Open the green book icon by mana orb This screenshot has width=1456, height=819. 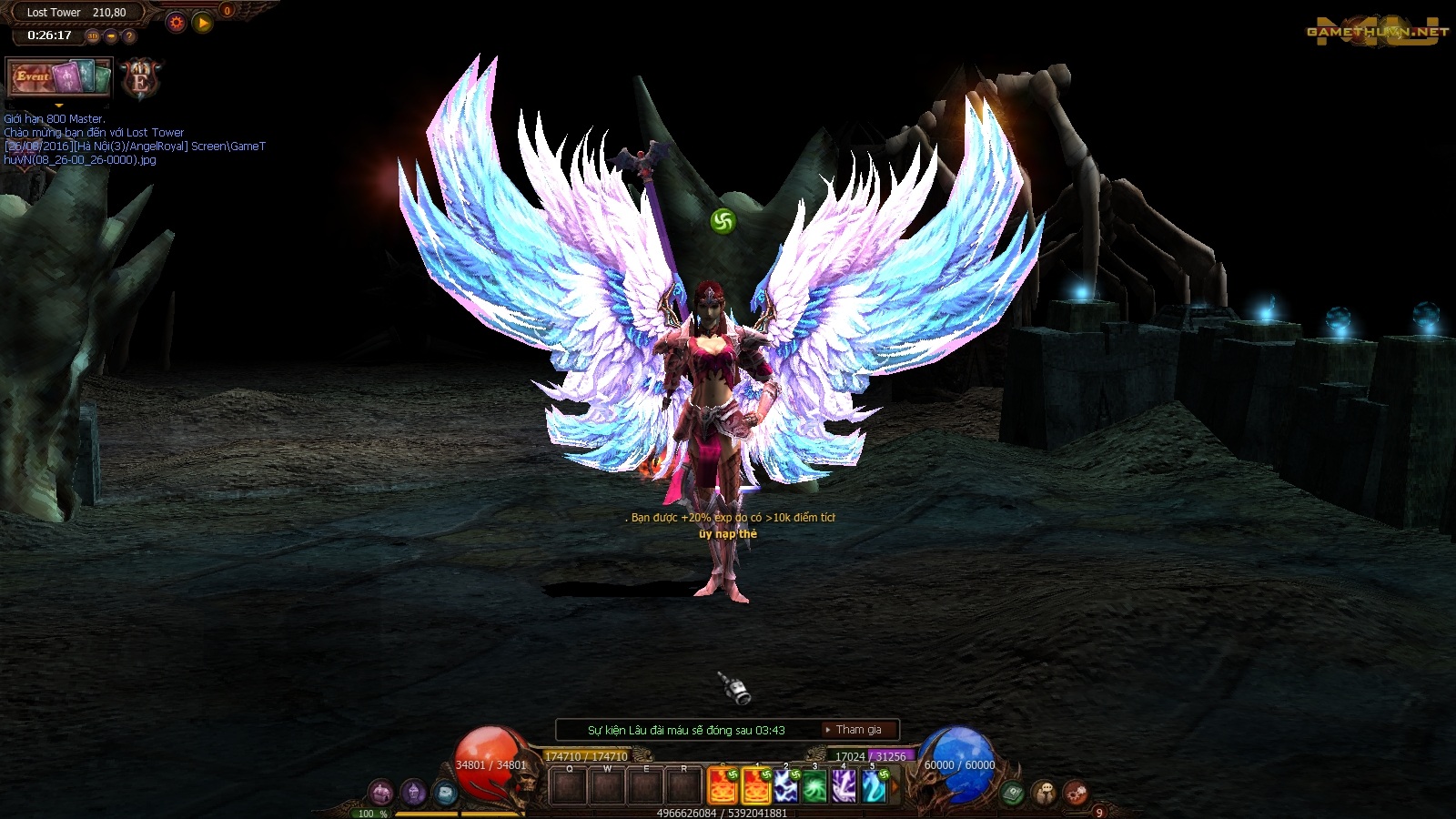(x=1013, y=794)
